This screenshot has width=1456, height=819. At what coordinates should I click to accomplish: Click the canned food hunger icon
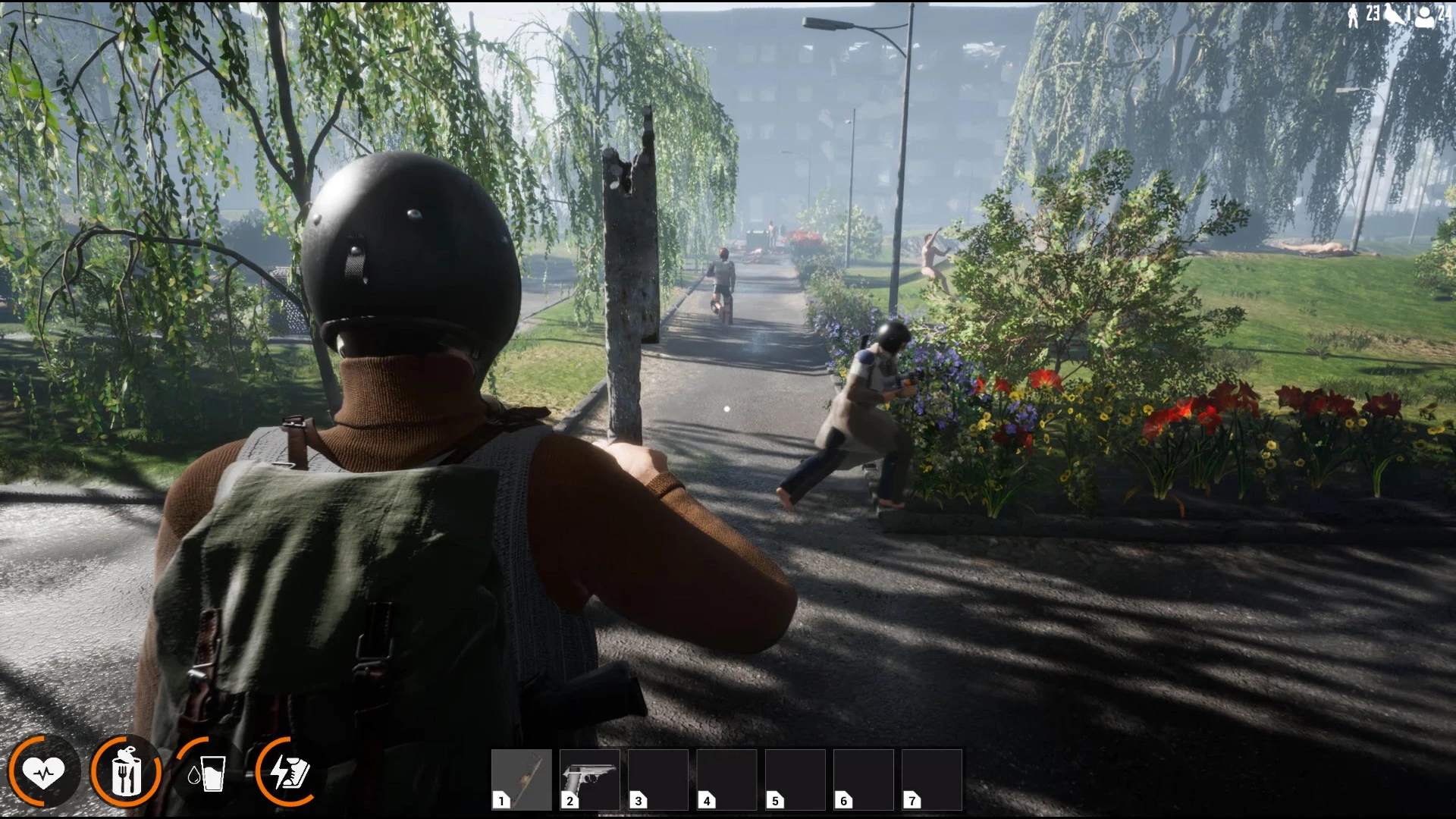pos(126,773)
